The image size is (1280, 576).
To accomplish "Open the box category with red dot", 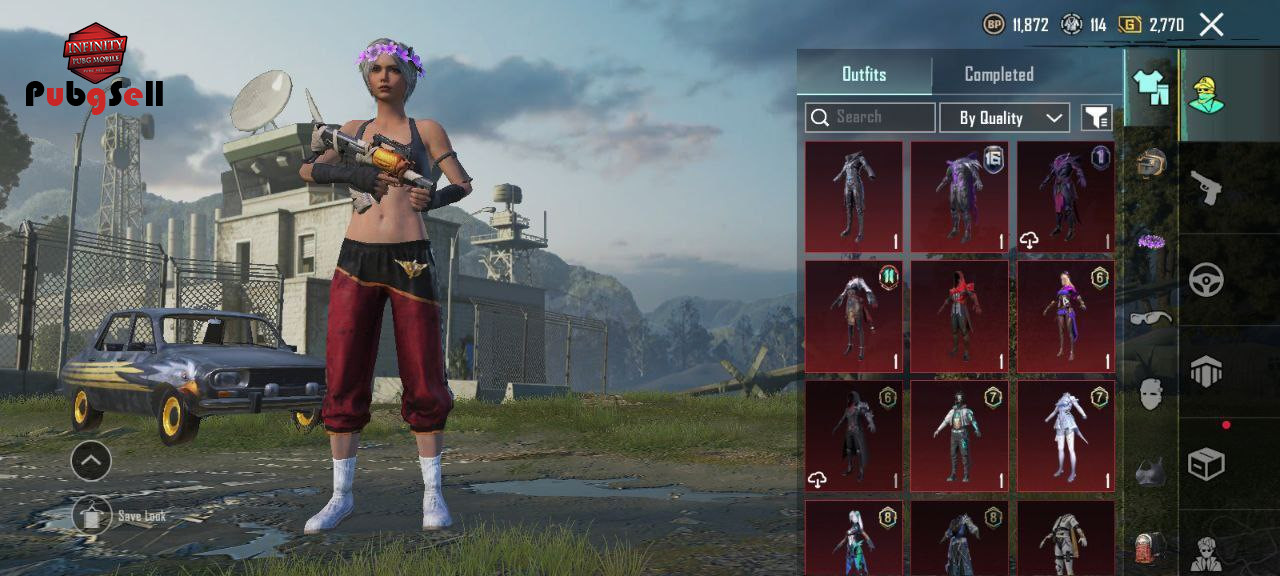I will (x=1206, y=464).
